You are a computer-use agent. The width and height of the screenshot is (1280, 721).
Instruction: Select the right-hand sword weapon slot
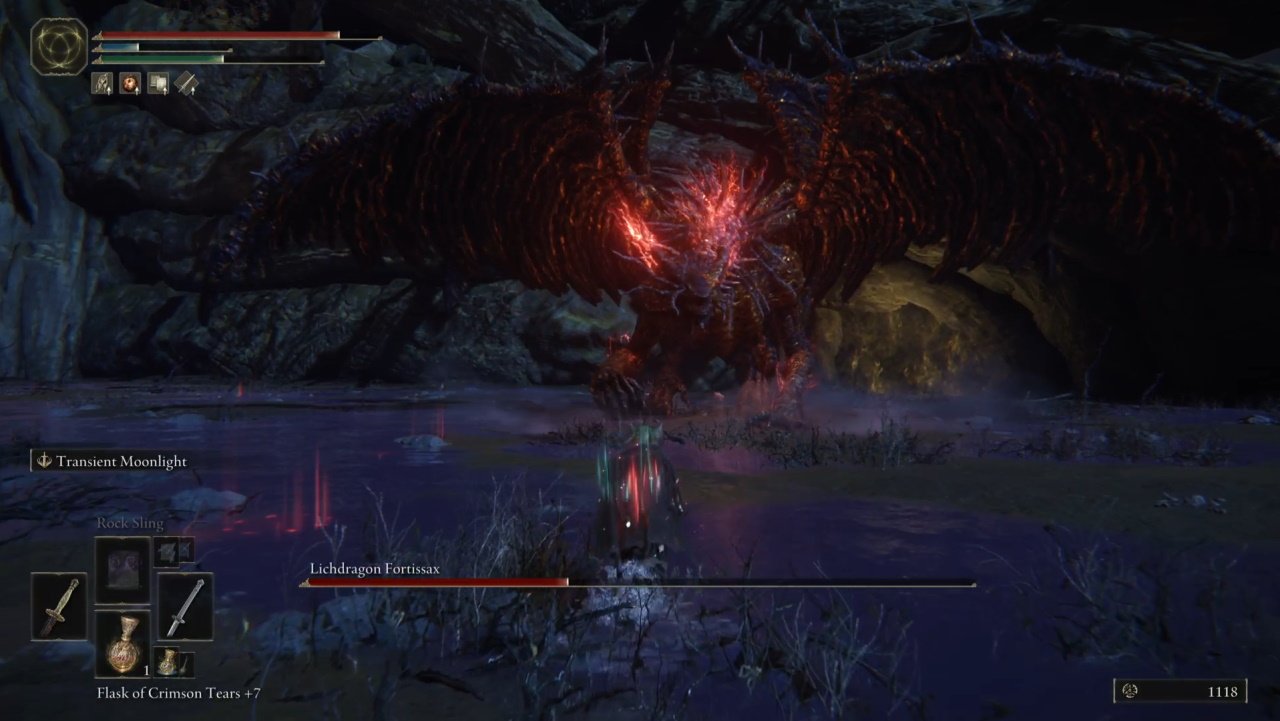185,606
